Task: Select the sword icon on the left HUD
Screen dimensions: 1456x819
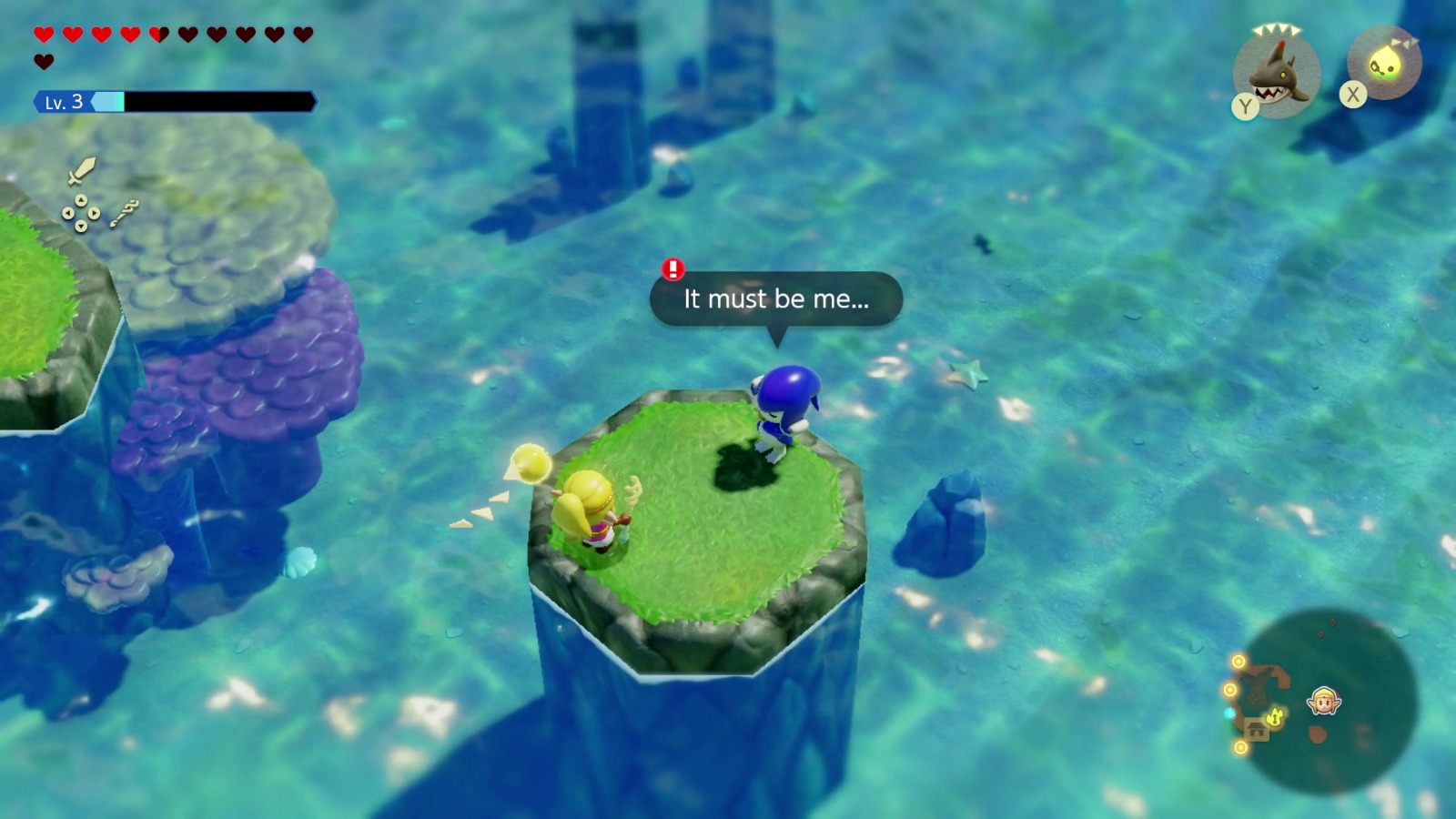Action: 81,171
